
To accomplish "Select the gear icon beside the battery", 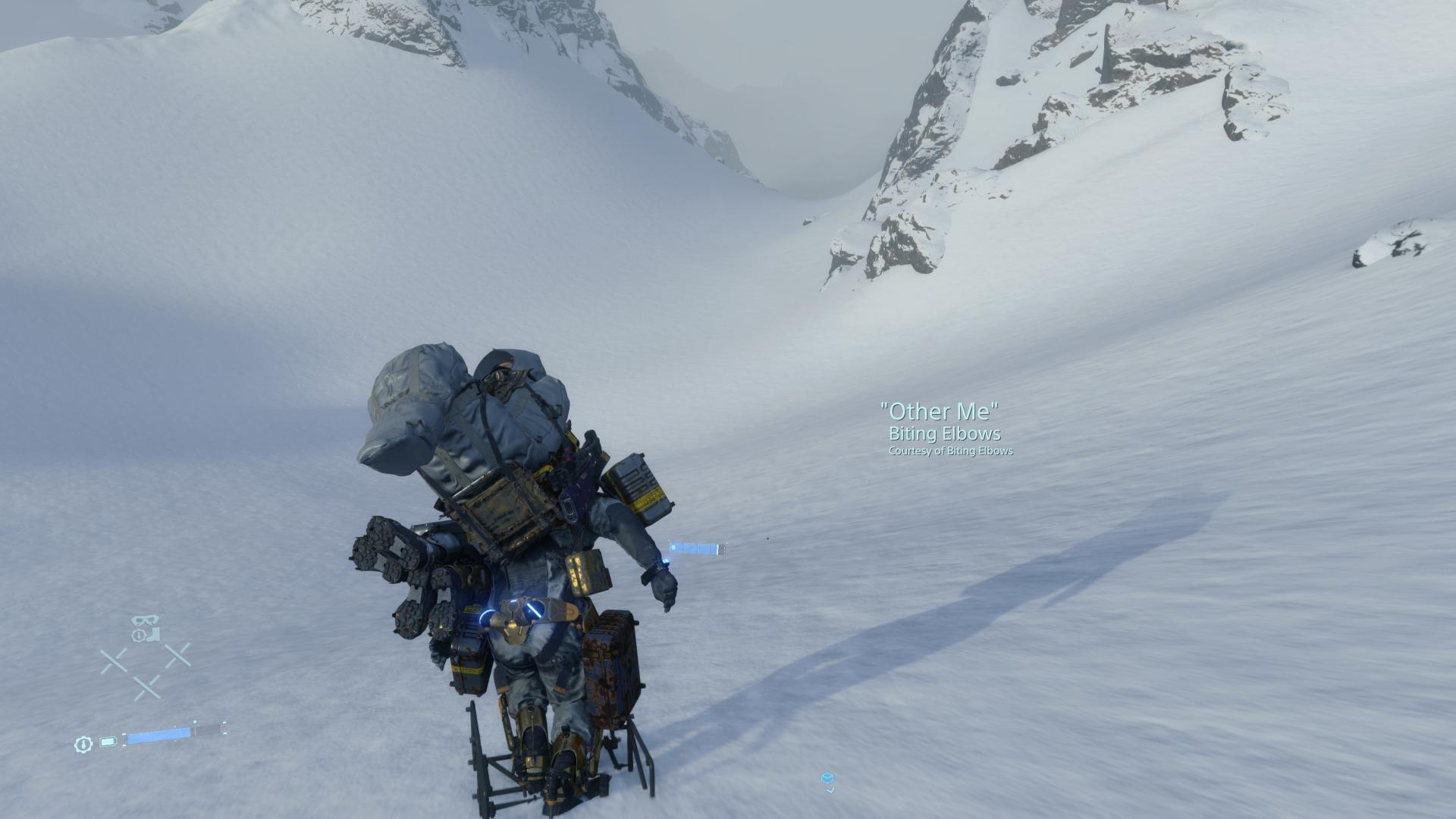I will [83, 744].
